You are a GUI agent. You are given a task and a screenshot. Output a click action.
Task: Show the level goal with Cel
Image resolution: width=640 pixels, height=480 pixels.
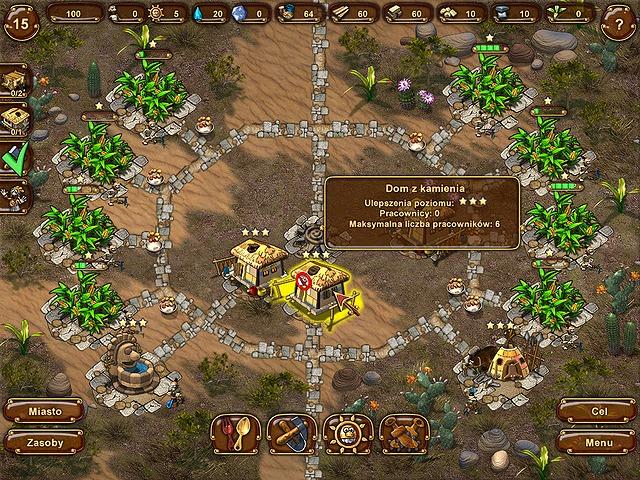point(597,411)
